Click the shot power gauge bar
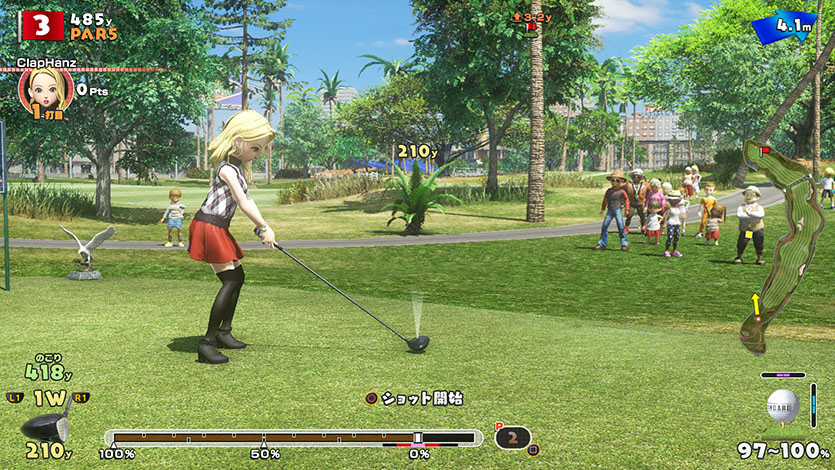 [292, 437]
